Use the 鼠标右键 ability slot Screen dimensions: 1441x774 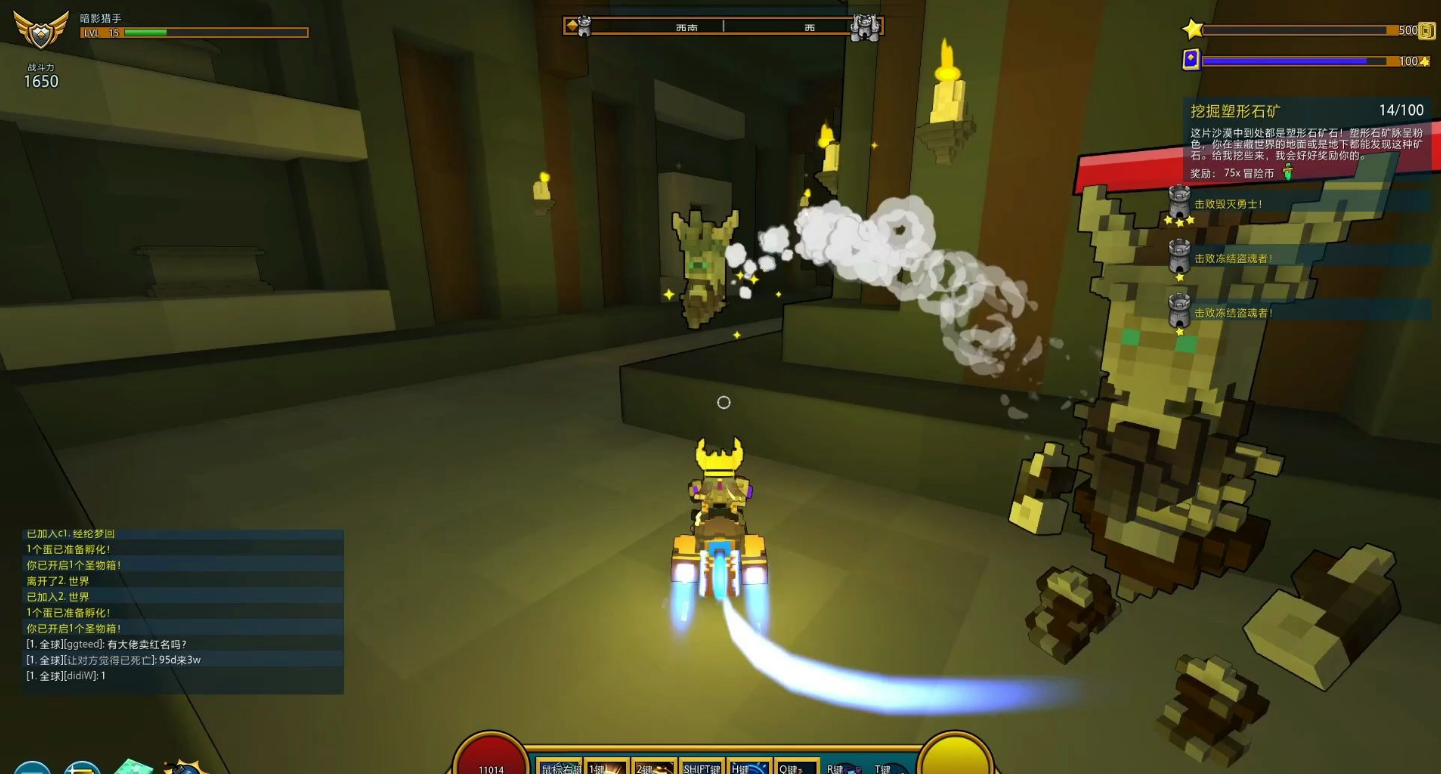[560, 766]
